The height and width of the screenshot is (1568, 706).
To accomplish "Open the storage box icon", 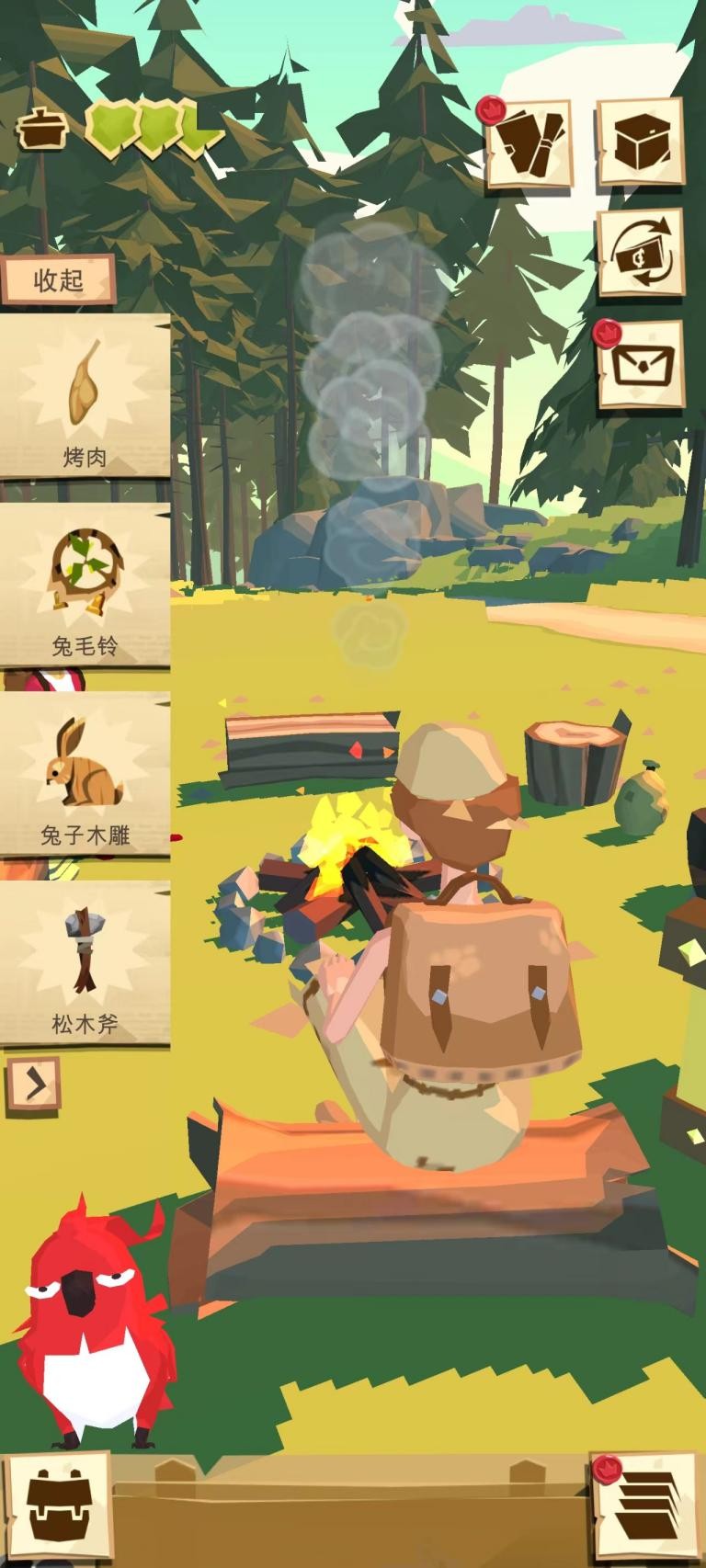I will (641, 142).
